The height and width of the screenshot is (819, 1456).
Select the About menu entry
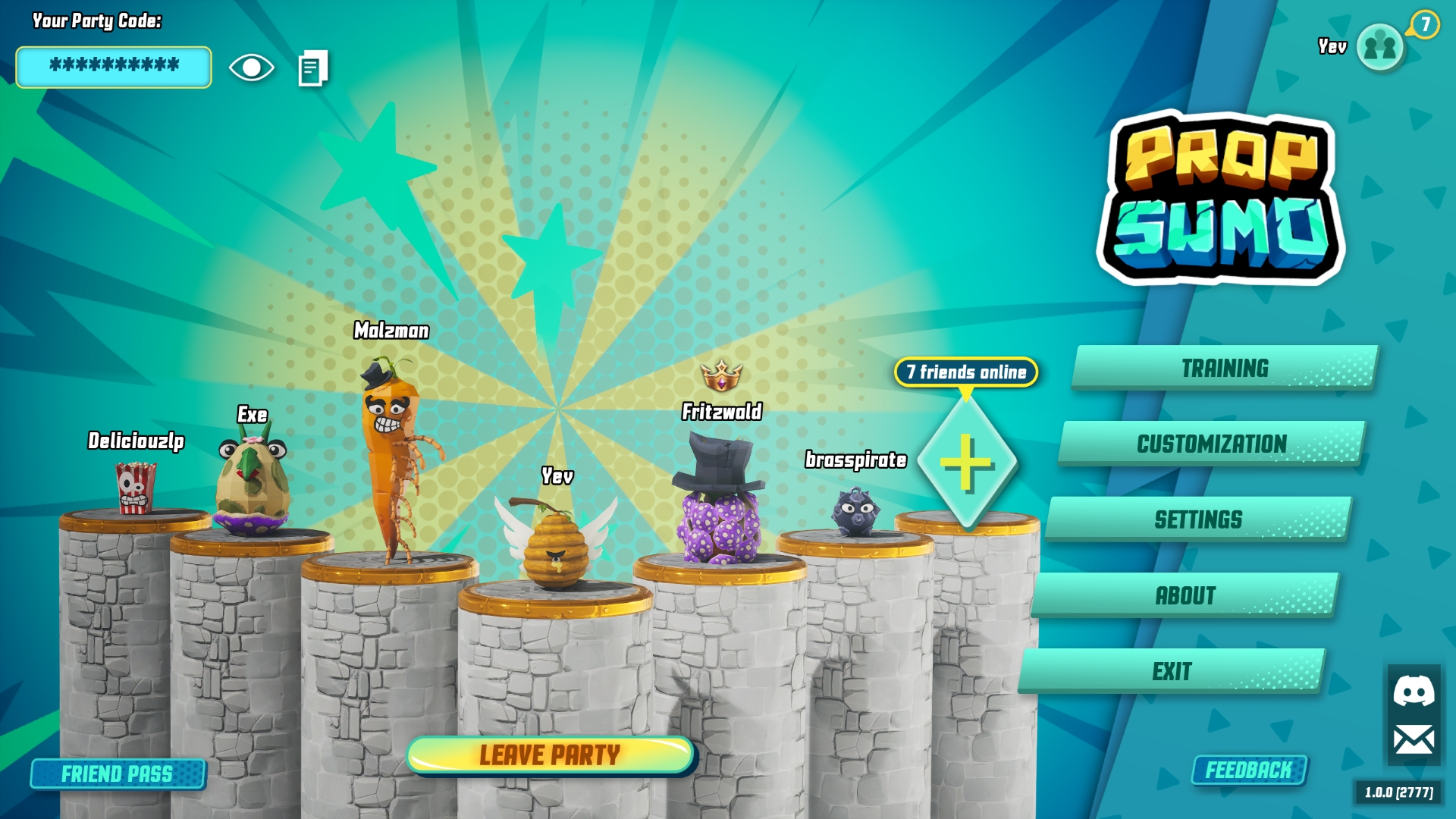pyautogui.click(x=1185, y=595)
